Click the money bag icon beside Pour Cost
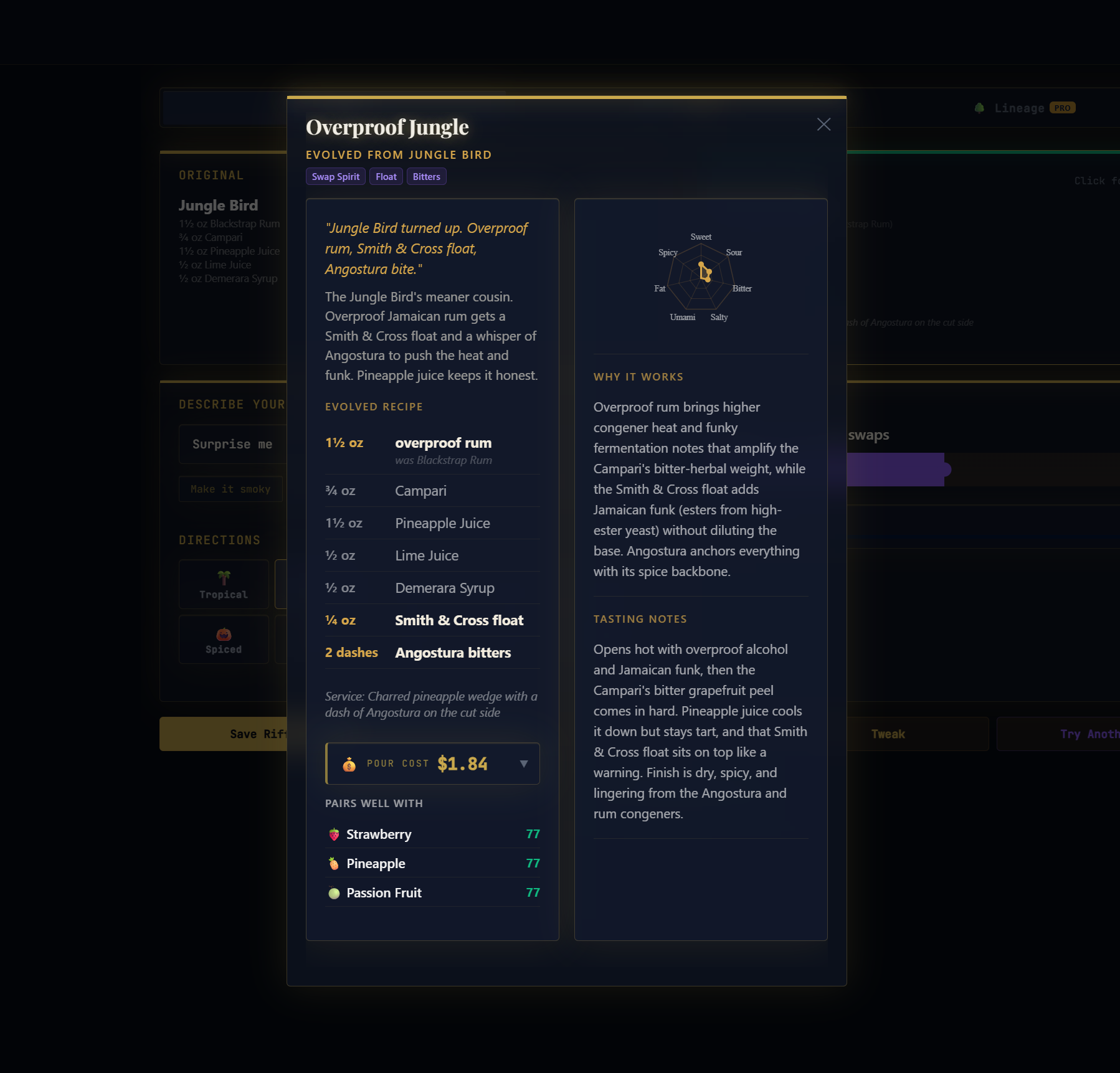Viewport: 1120px width, 1073px height. point(348,763)
